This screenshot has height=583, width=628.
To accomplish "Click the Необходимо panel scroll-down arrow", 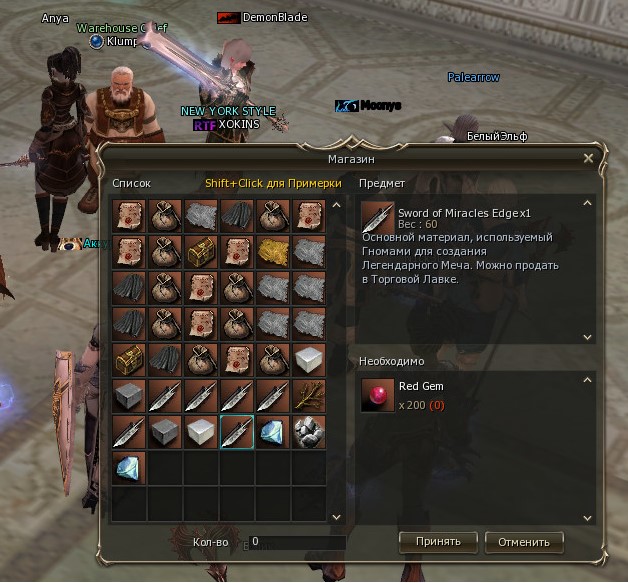I will coord(588,518).
